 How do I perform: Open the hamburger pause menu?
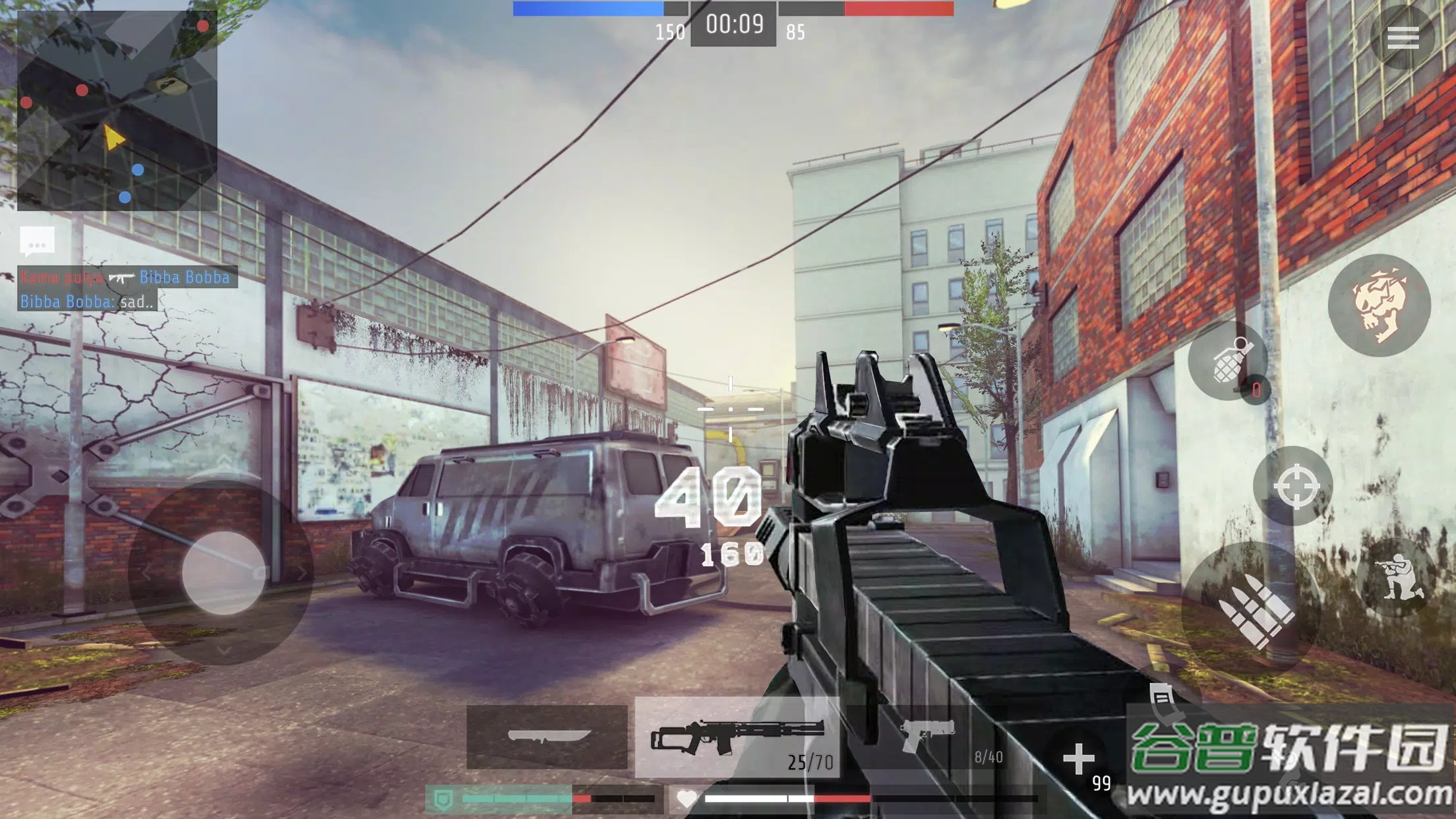click(x=1403, y=38)
